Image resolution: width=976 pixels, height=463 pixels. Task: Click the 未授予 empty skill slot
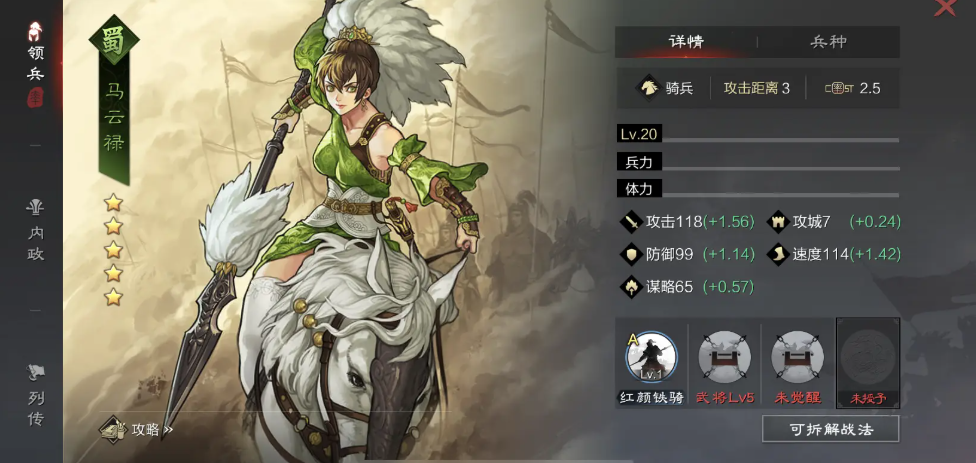coord(868,362)
